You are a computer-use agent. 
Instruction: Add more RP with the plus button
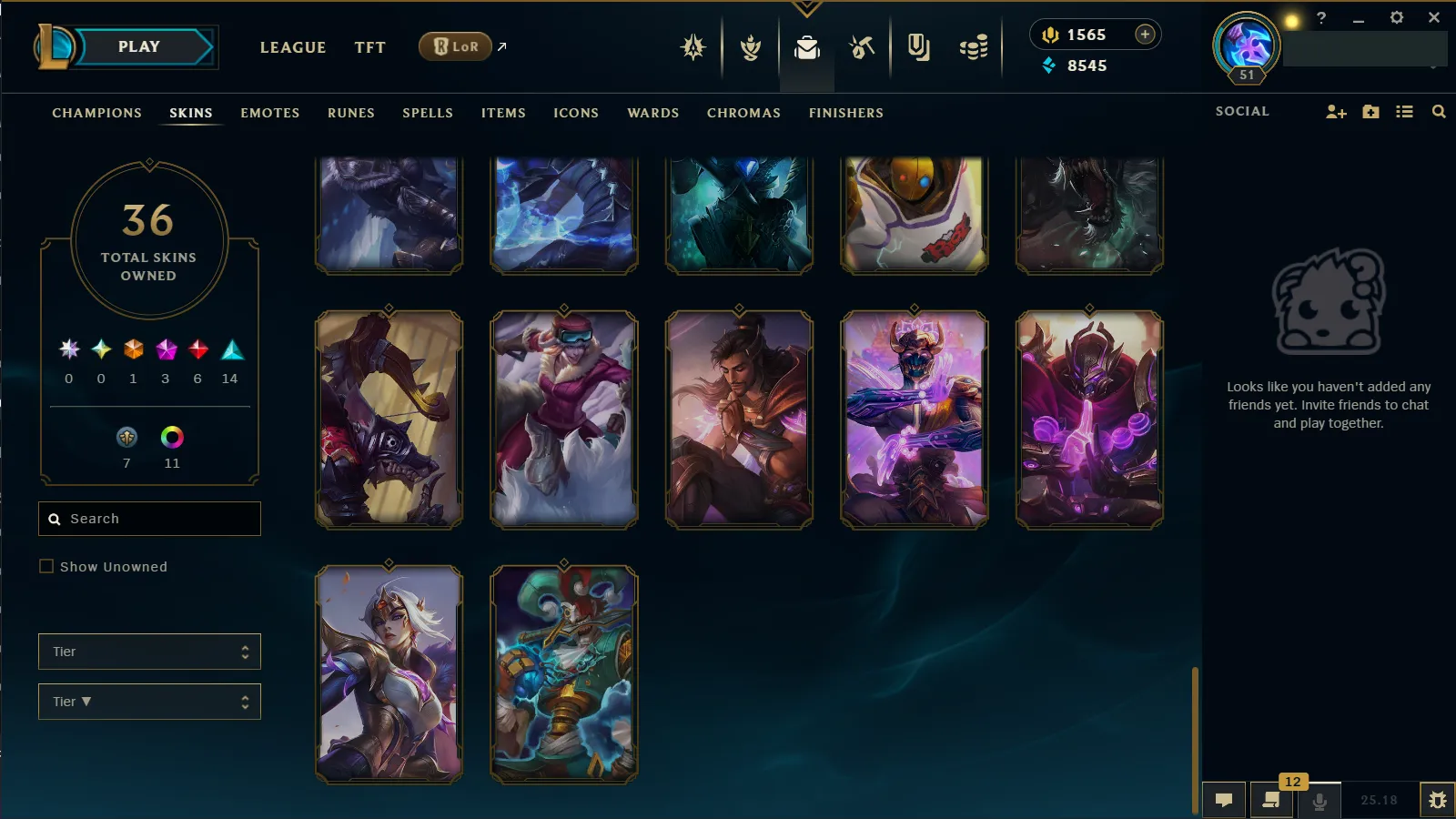coord(1145,35)
